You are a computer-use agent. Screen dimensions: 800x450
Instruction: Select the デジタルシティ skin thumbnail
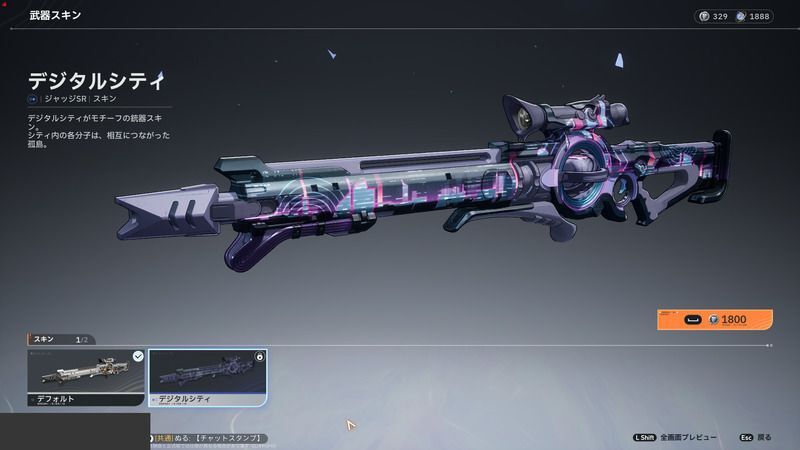point(207,376)
